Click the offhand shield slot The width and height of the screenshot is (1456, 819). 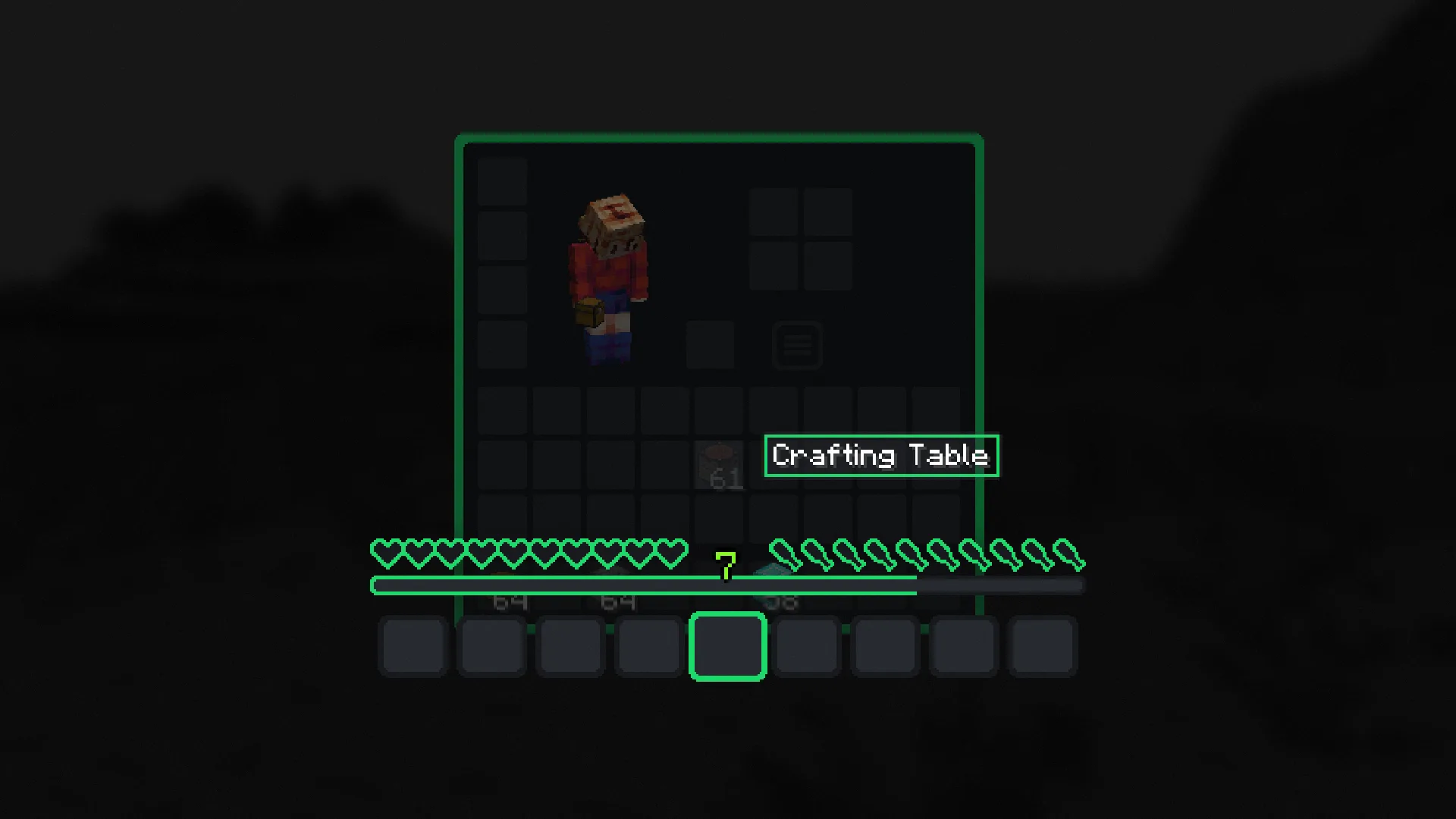coord(711,345)
